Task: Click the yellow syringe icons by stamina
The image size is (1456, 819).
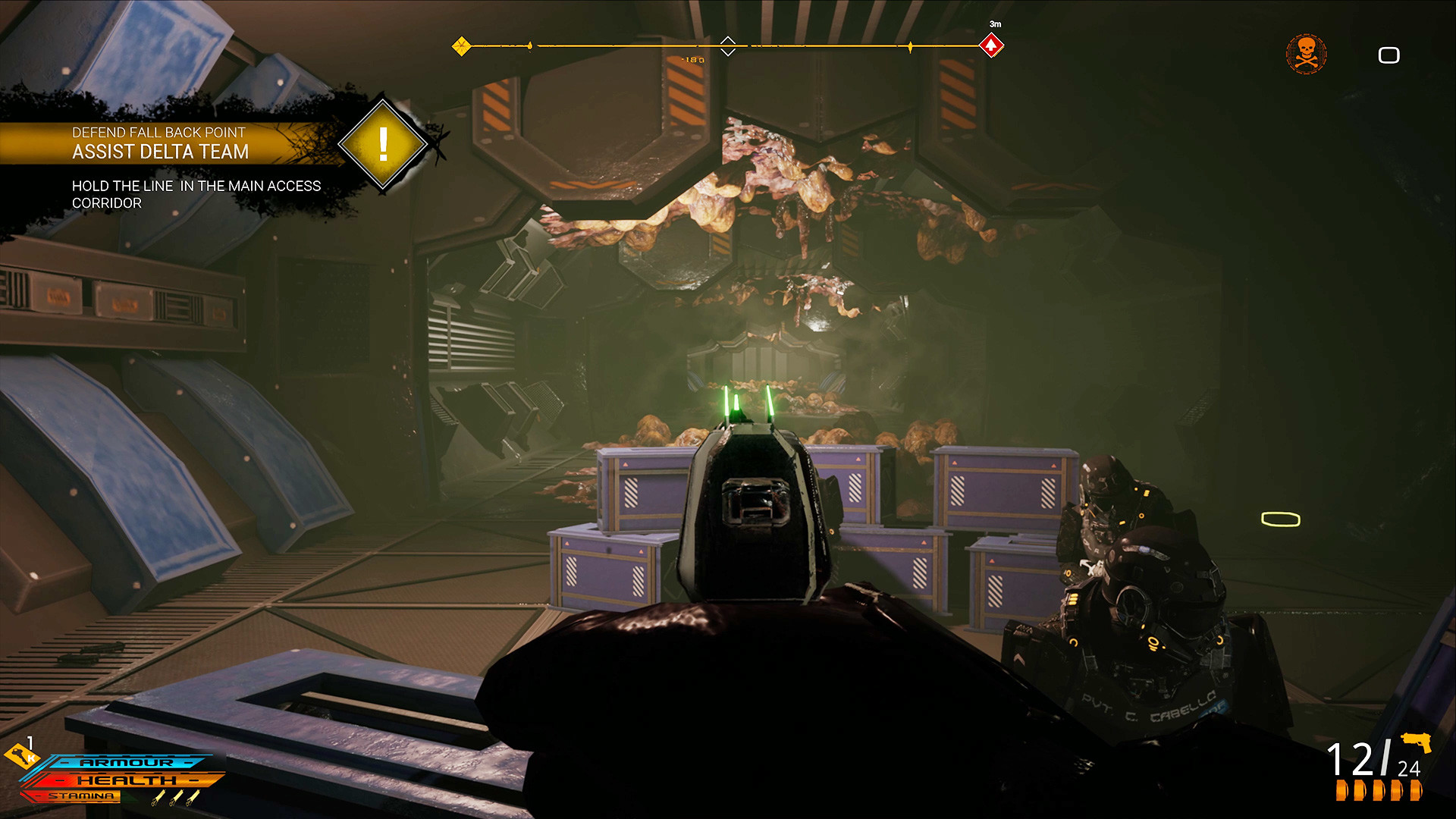Action: (x=175, y=797)
